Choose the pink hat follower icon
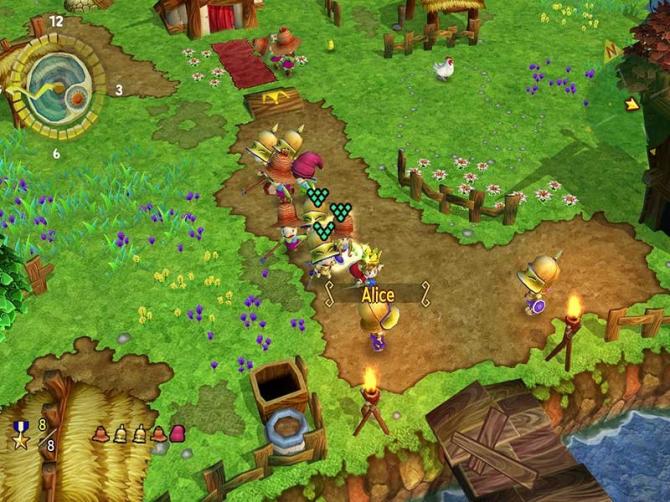The image size is (670, 502). [178, 433]
